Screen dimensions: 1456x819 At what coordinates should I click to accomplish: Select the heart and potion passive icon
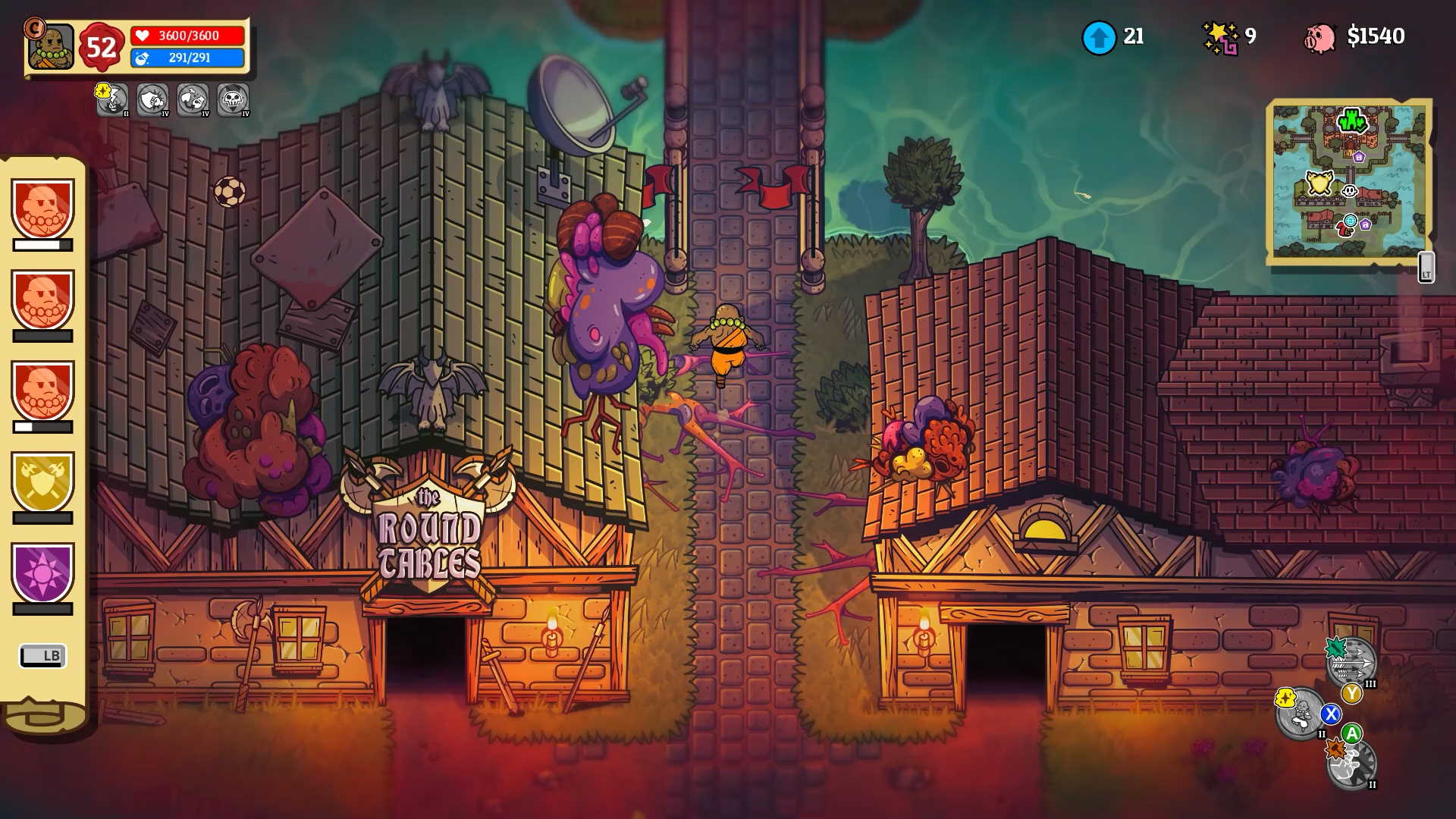click(x=193, y=99)
